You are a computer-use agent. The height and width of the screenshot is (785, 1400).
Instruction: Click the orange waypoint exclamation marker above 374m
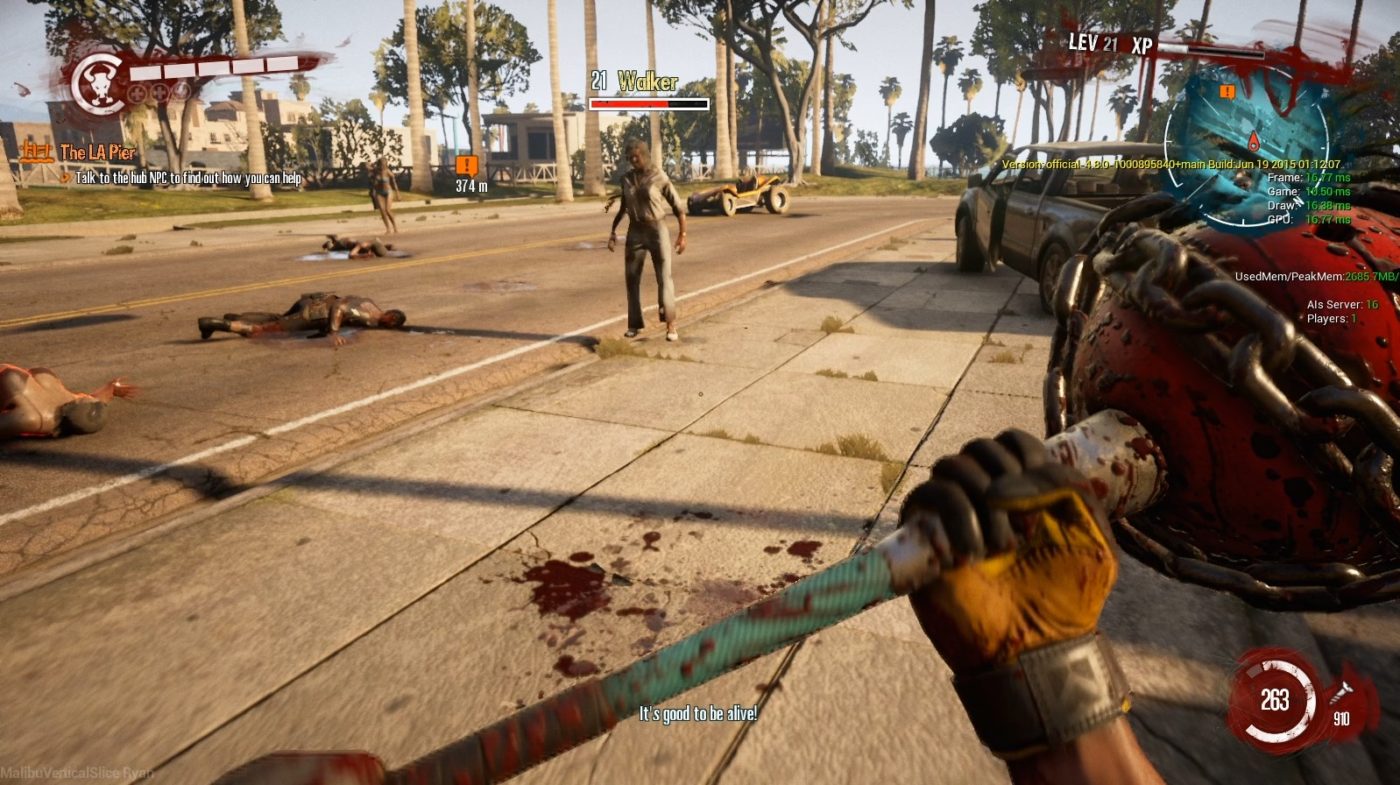pyautogui.click(x=466, y=167)
